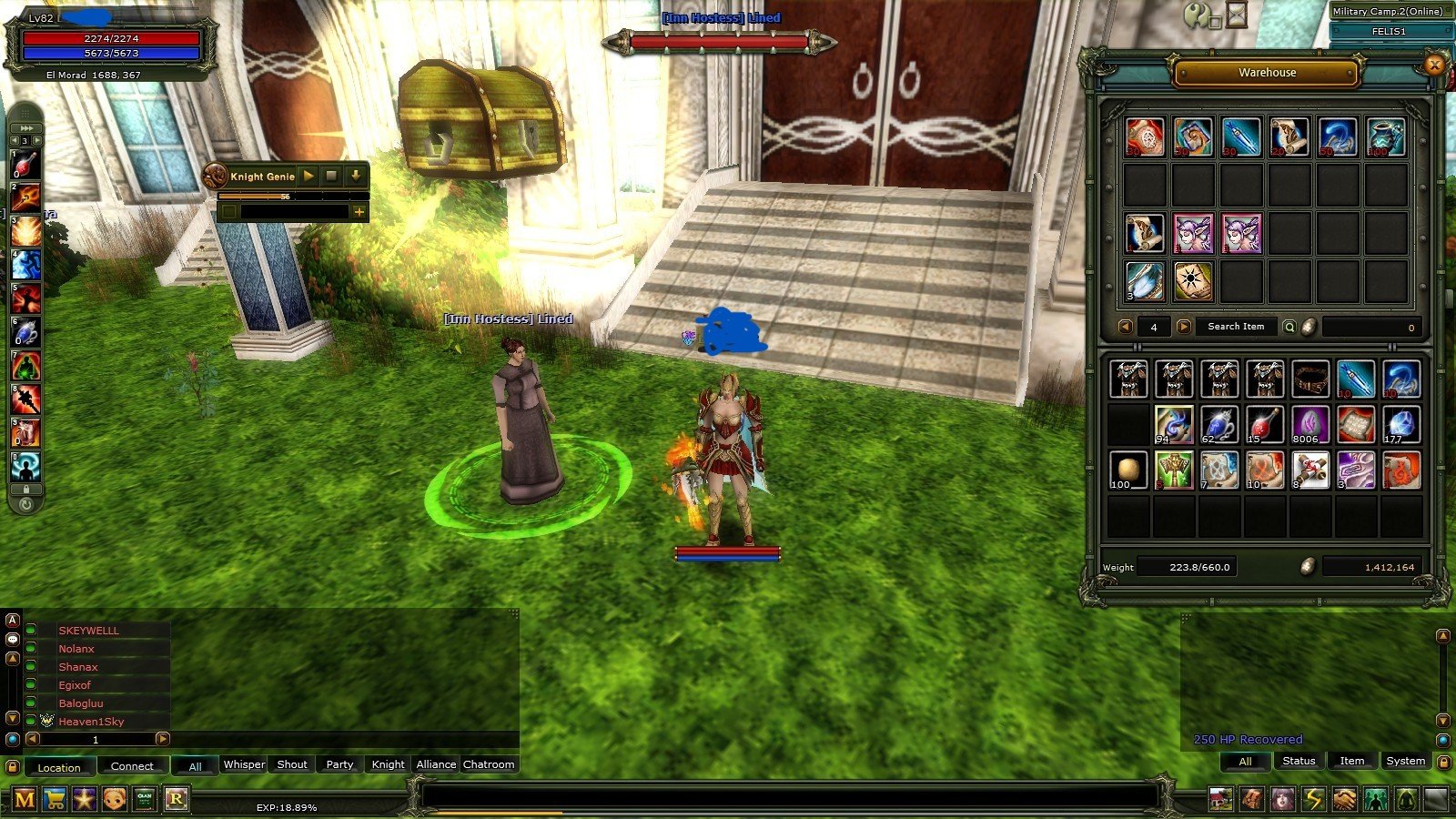Start the Knight Genie with play button
The height and width of the screenshot is (819, 1456).
(x=308, y=176)
